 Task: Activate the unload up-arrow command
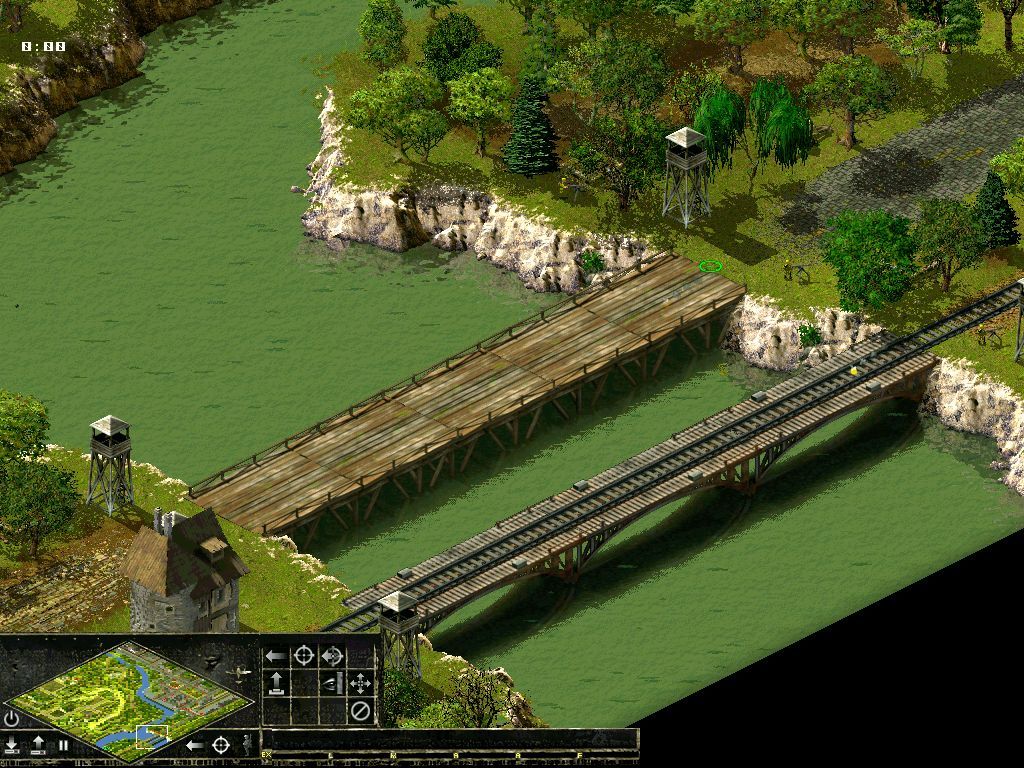pyautogui.click(x=275, y=684)
